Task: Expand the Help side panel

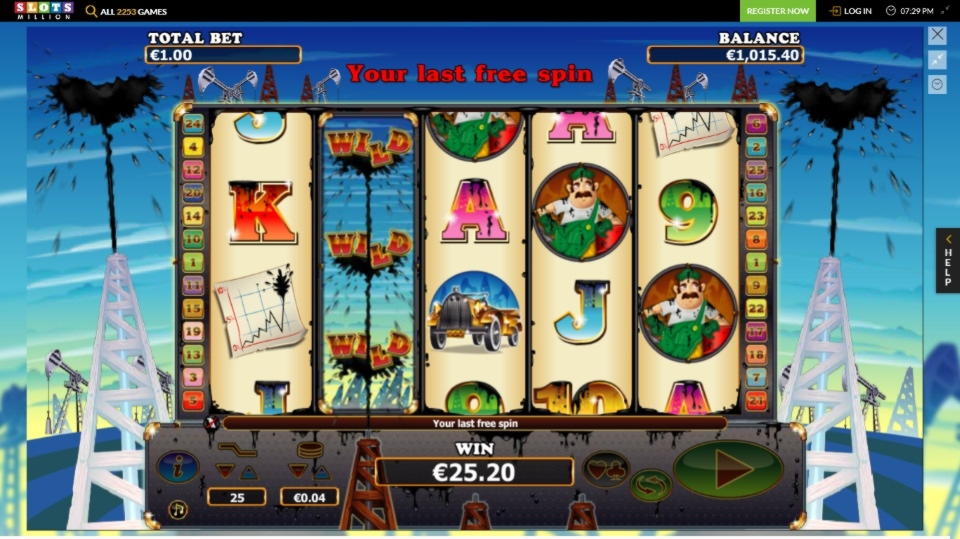Action: [947, 260]
